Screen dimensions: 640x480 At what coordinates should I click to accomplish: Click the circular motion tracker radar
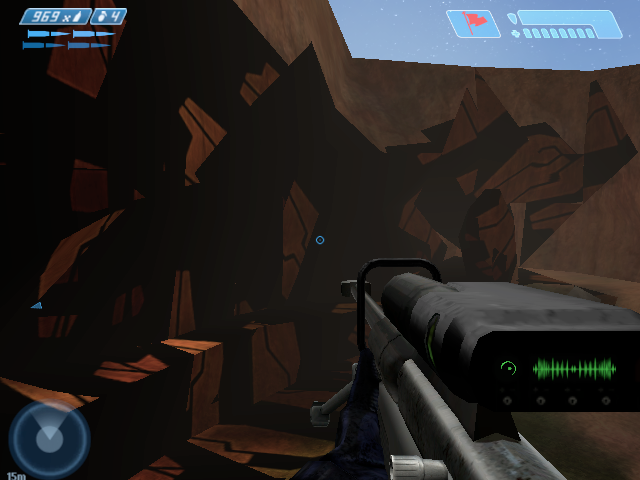pos(49,439)
